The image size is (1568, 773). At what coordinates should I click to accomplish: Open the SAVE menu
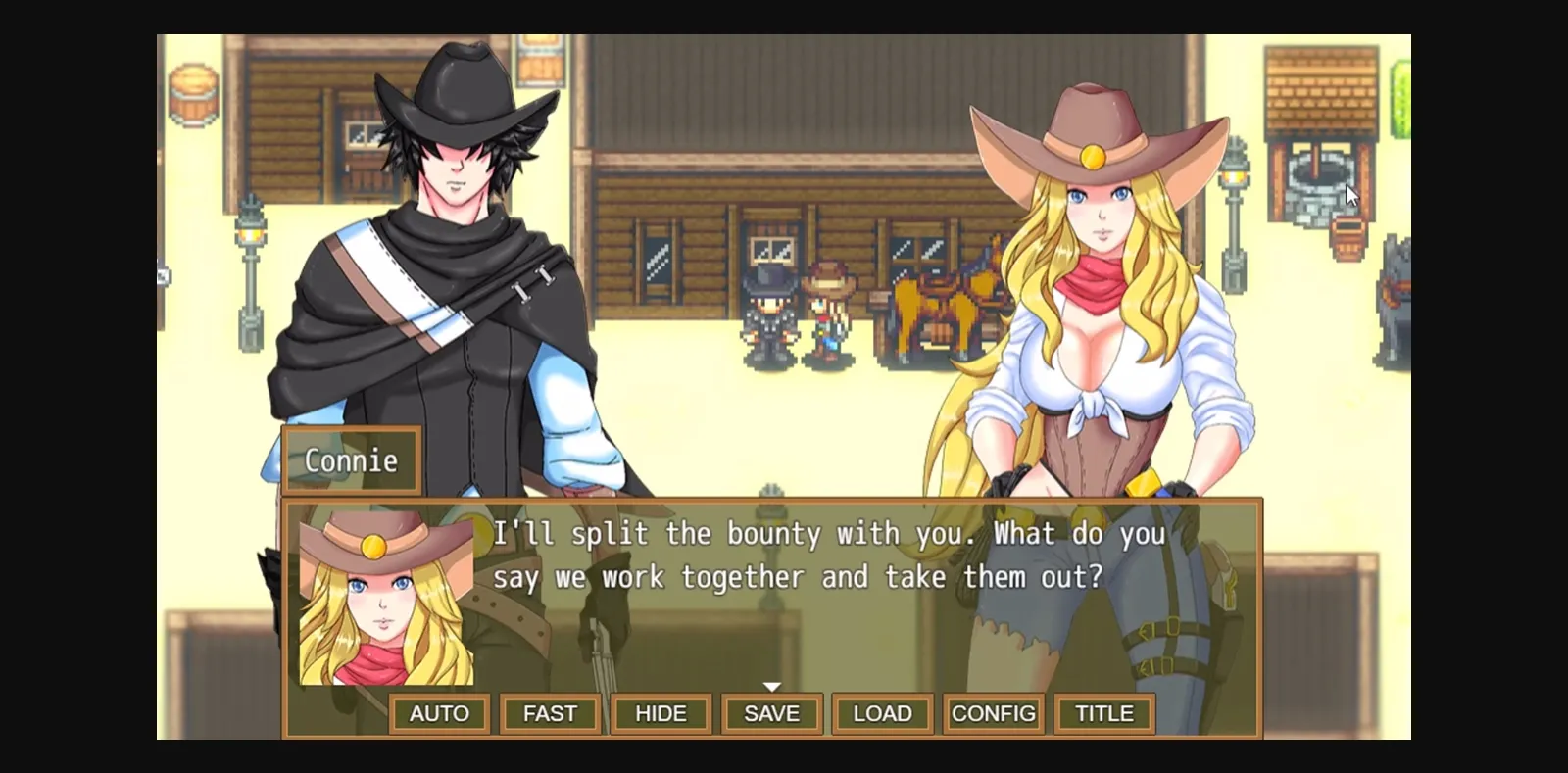click(x=771, y=713)
